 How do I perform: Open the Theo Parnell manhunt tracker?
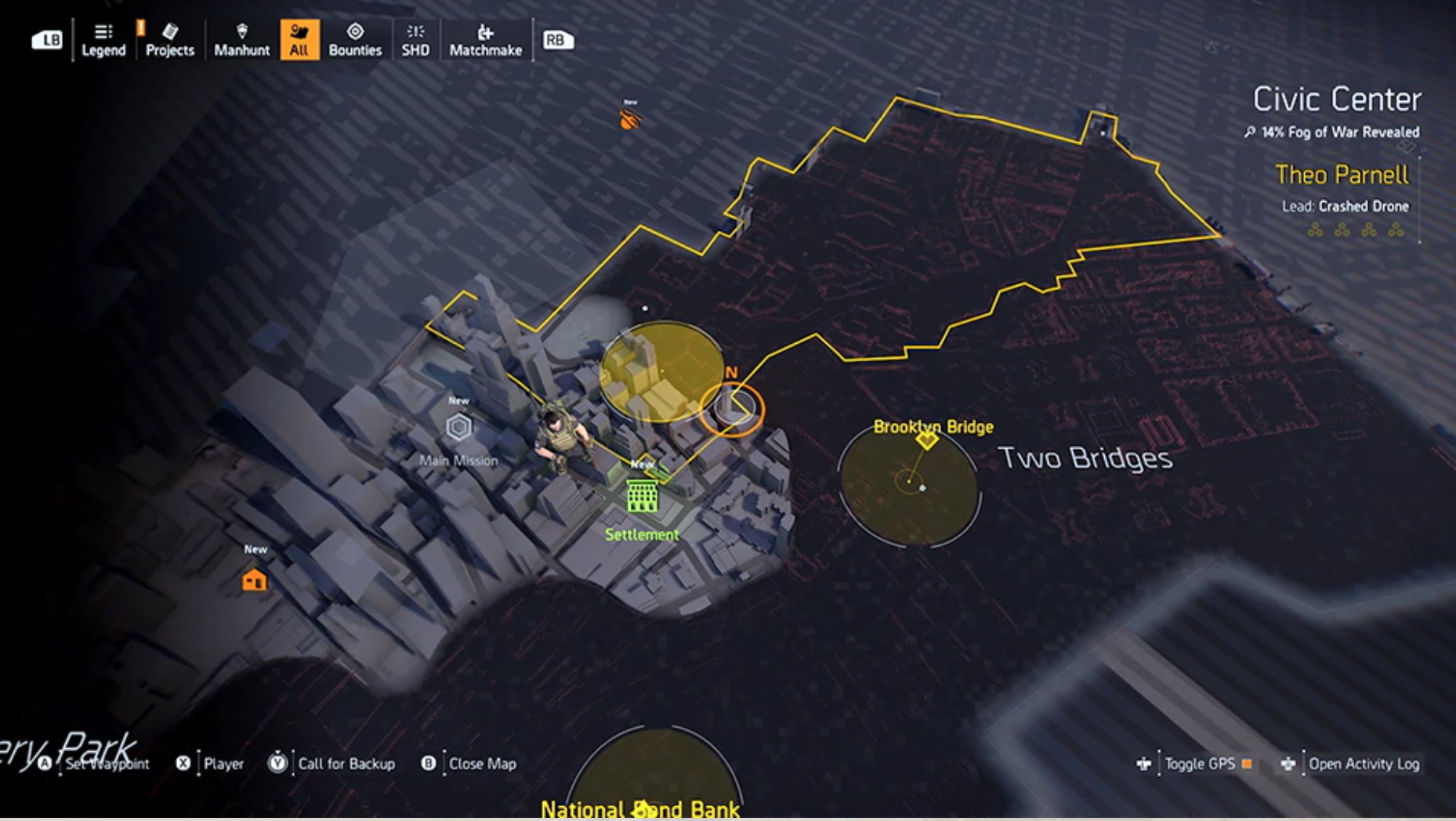tap(1342, 175)
